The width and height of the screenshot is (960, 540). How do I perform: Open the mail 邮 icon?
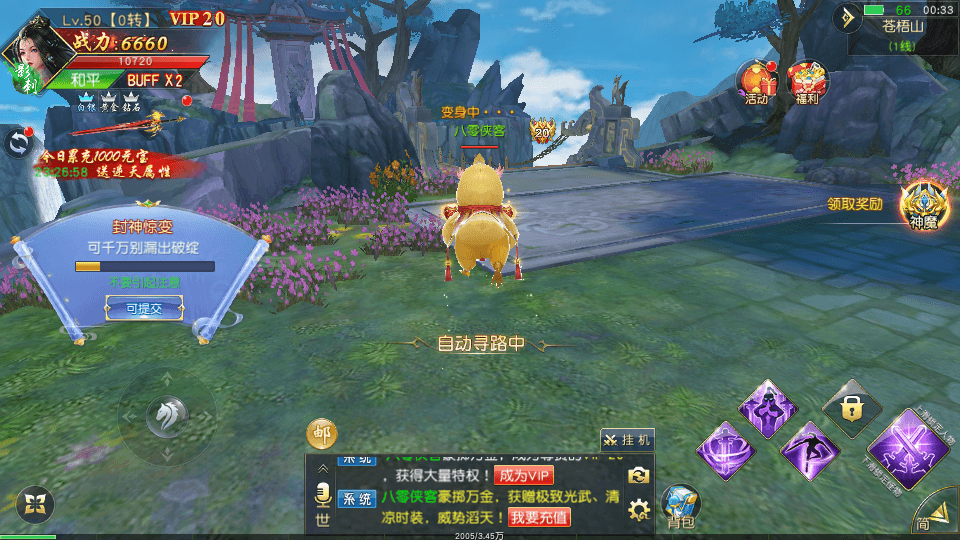tap(321, 433)
